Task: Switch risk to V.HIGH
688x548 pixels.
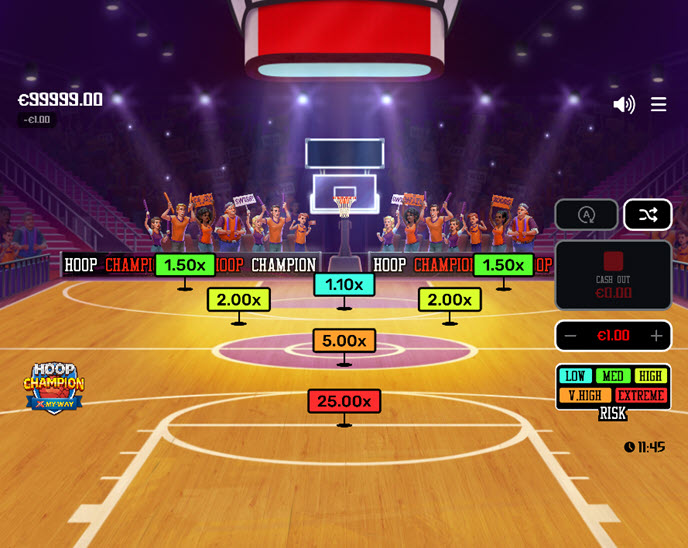Action: [584, 395]
